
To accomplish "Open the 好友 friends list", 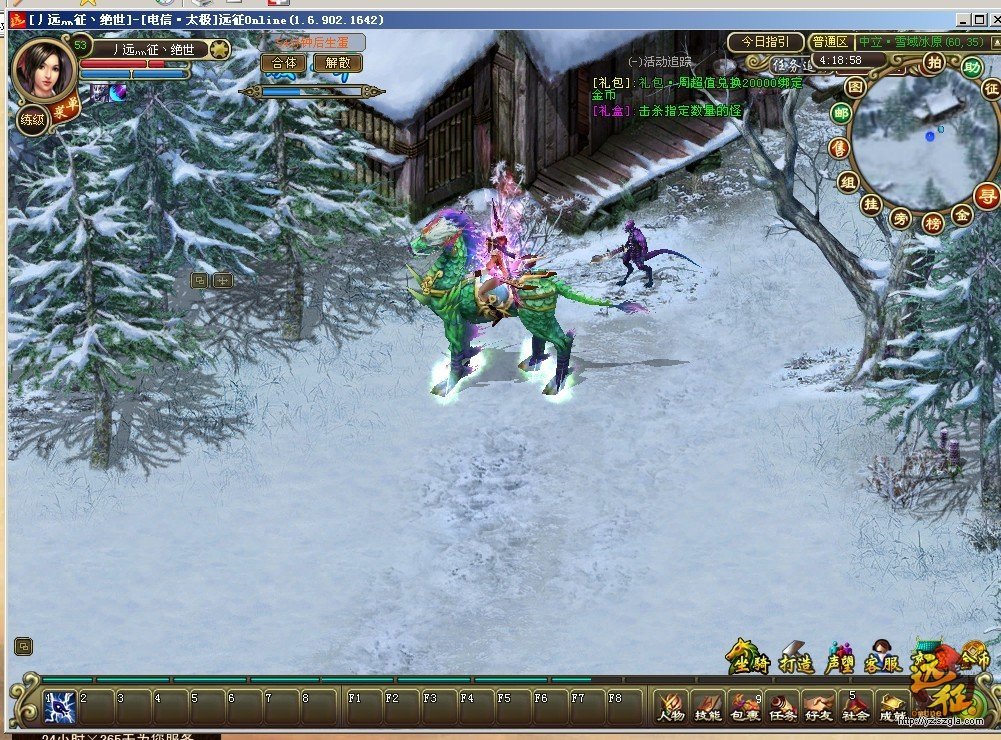I will point(819,706).
